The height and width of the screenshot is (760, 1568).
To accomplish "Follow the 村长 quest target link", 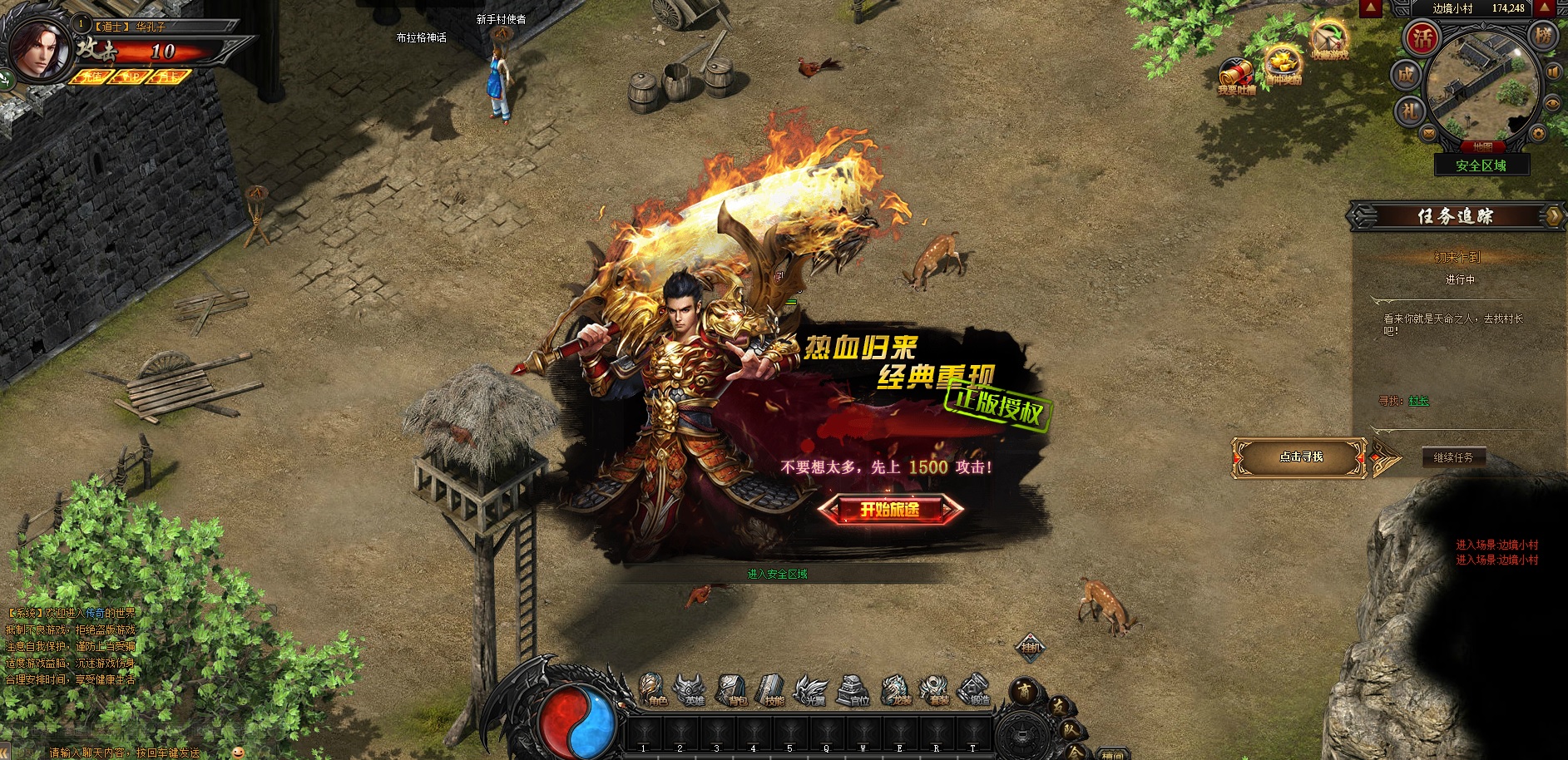I will [x=1418, y=401].
